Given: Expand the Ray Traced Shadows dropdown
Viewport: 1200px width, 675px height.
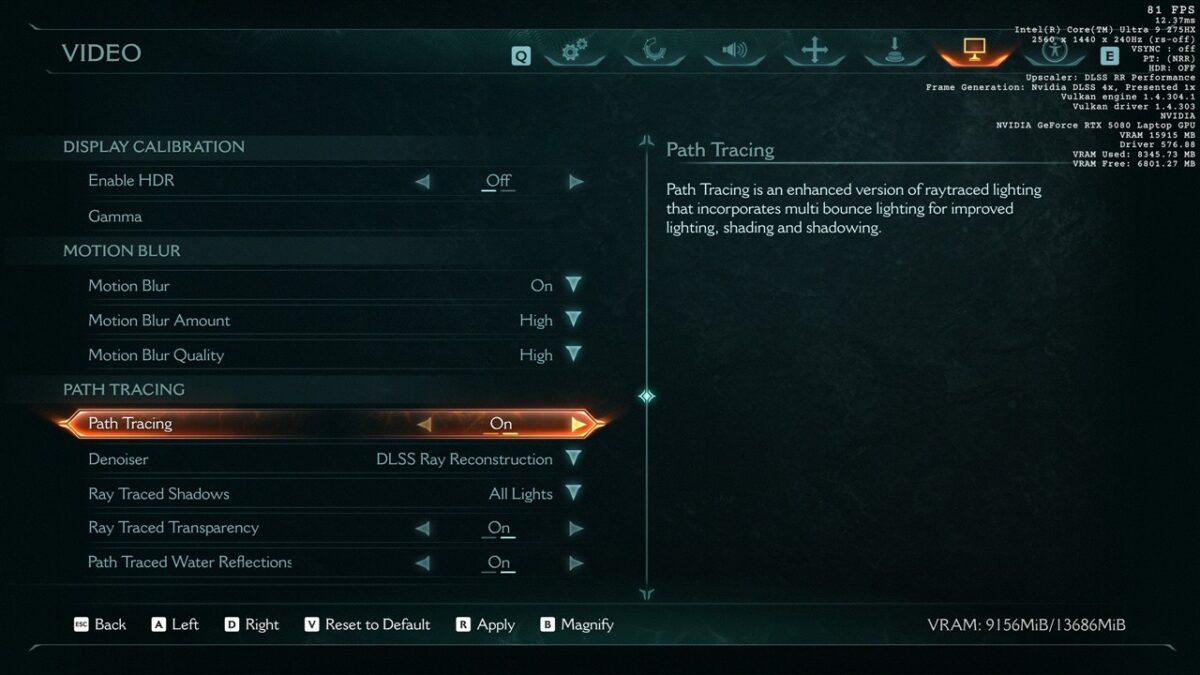Looking at the screenshot, I should click(x=573, y=493).
